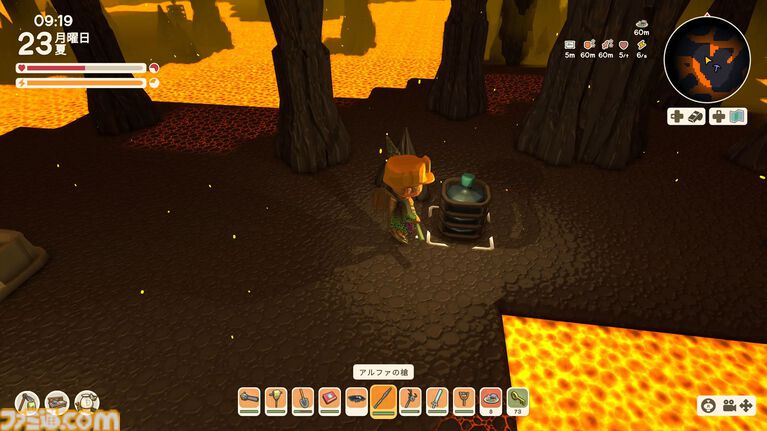Select the food dish slot showing 8

(x=491, y=400)
